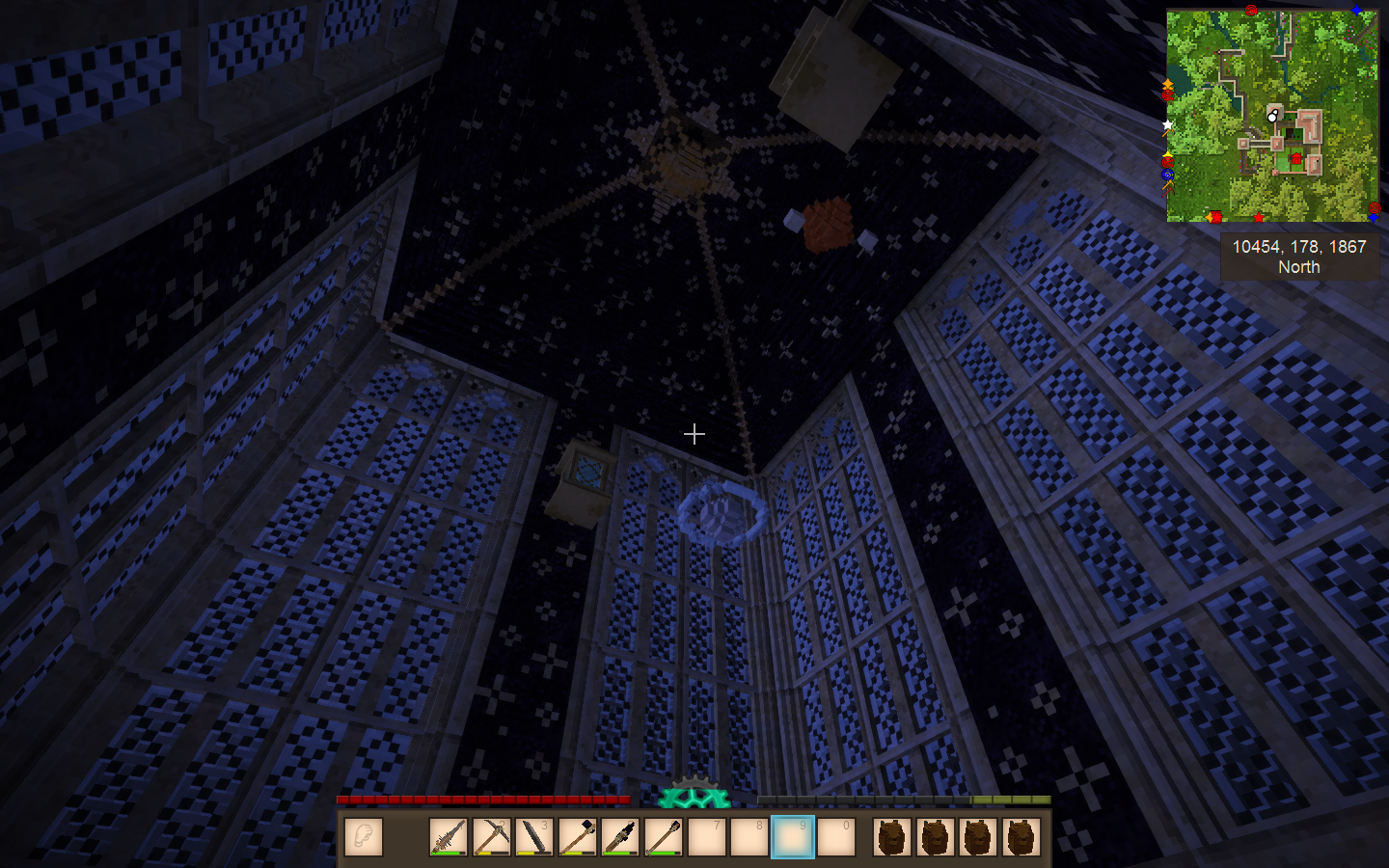
Task: Choose the serrated tool in the first hotbar slot
Action: pyautogui.click(x=449, y=836)
